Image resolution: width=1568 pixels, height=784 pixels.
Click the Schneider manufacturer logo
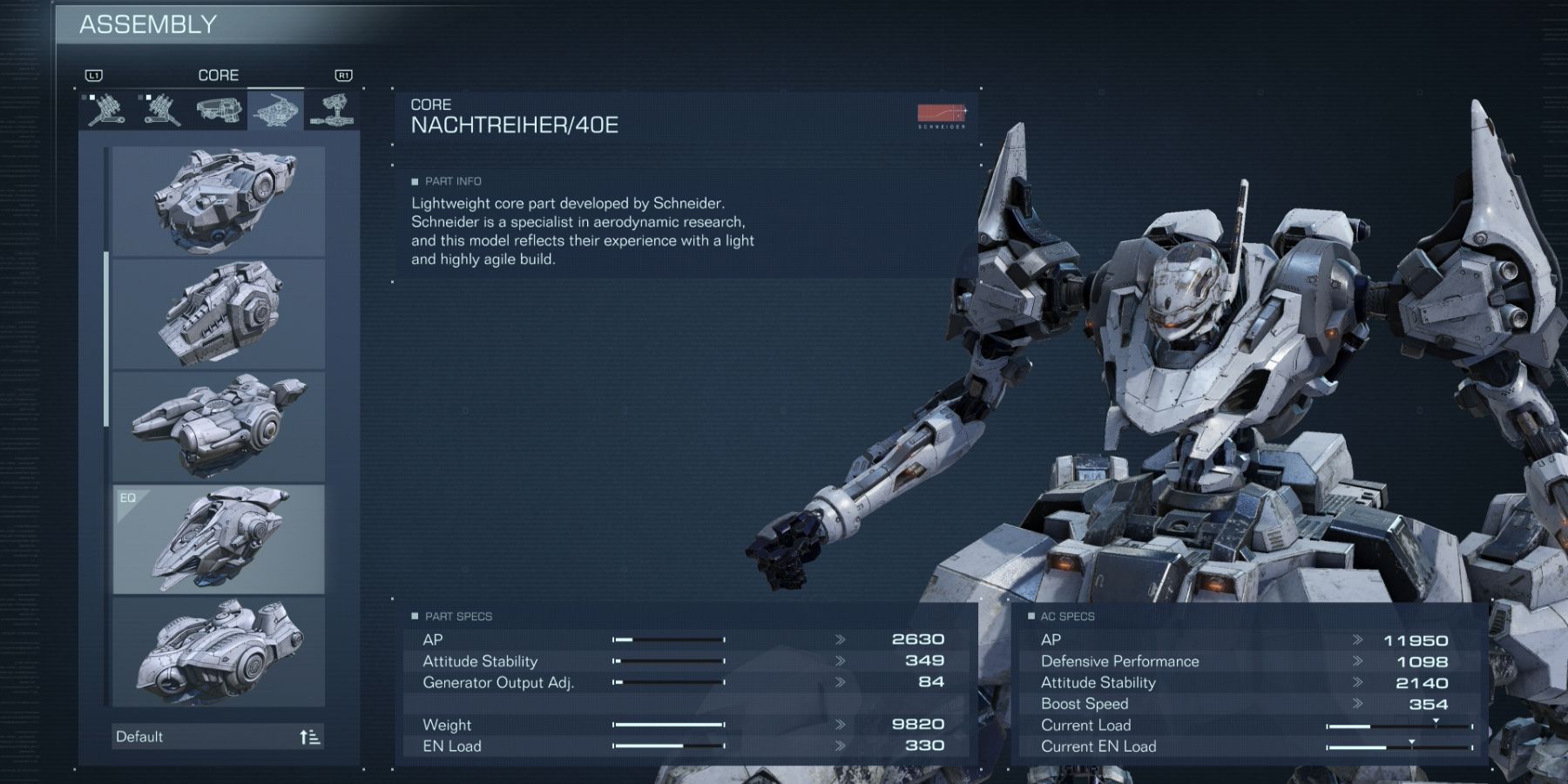pos(943,114)
